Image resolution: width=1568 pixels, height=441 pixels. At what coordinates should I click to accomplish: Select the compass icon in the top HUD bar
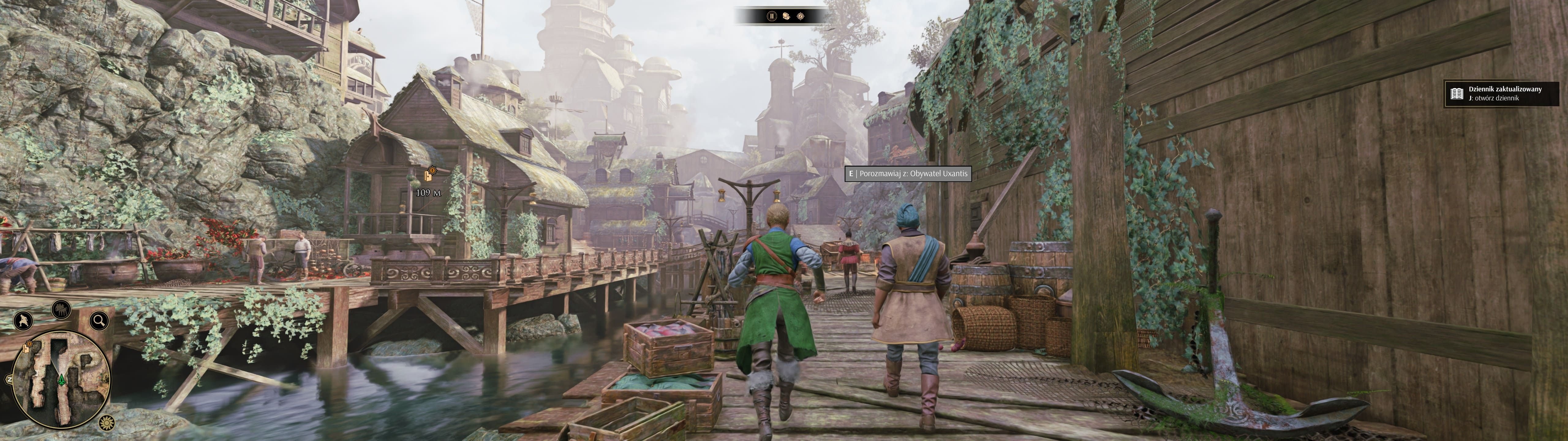[x=801, y=17]
